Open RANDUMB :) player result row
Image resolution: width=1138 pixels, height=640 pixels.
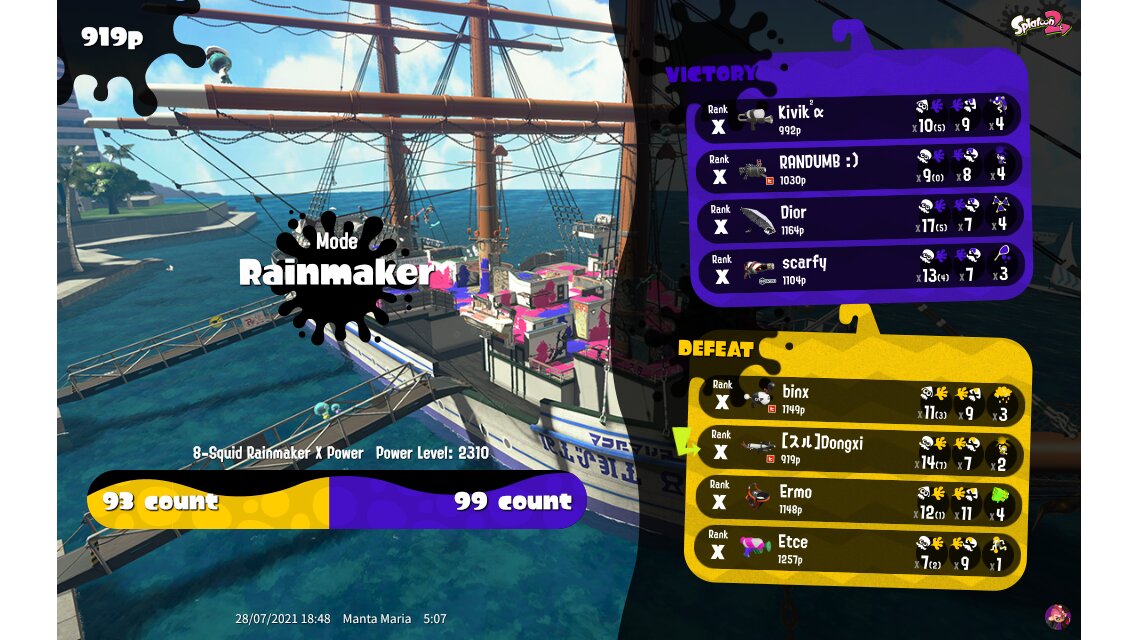point(858,167)
